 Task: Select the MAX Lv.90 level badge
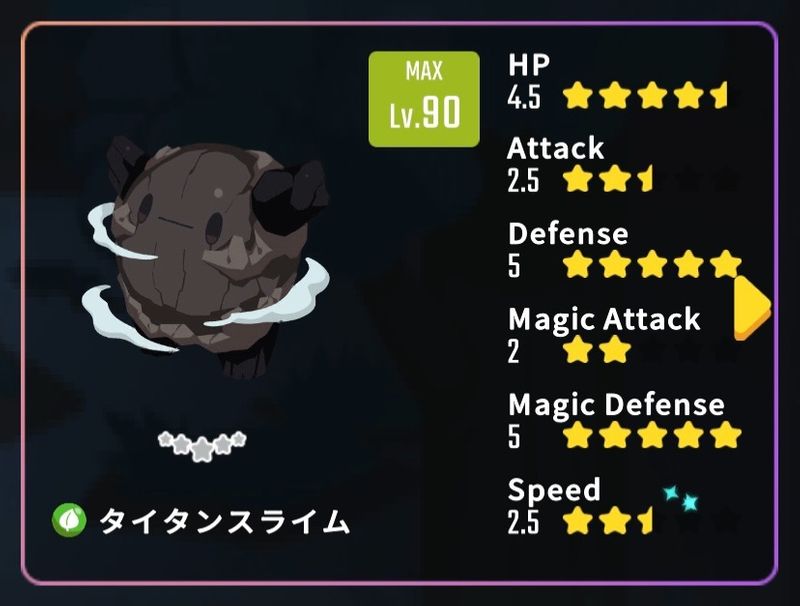424,99
